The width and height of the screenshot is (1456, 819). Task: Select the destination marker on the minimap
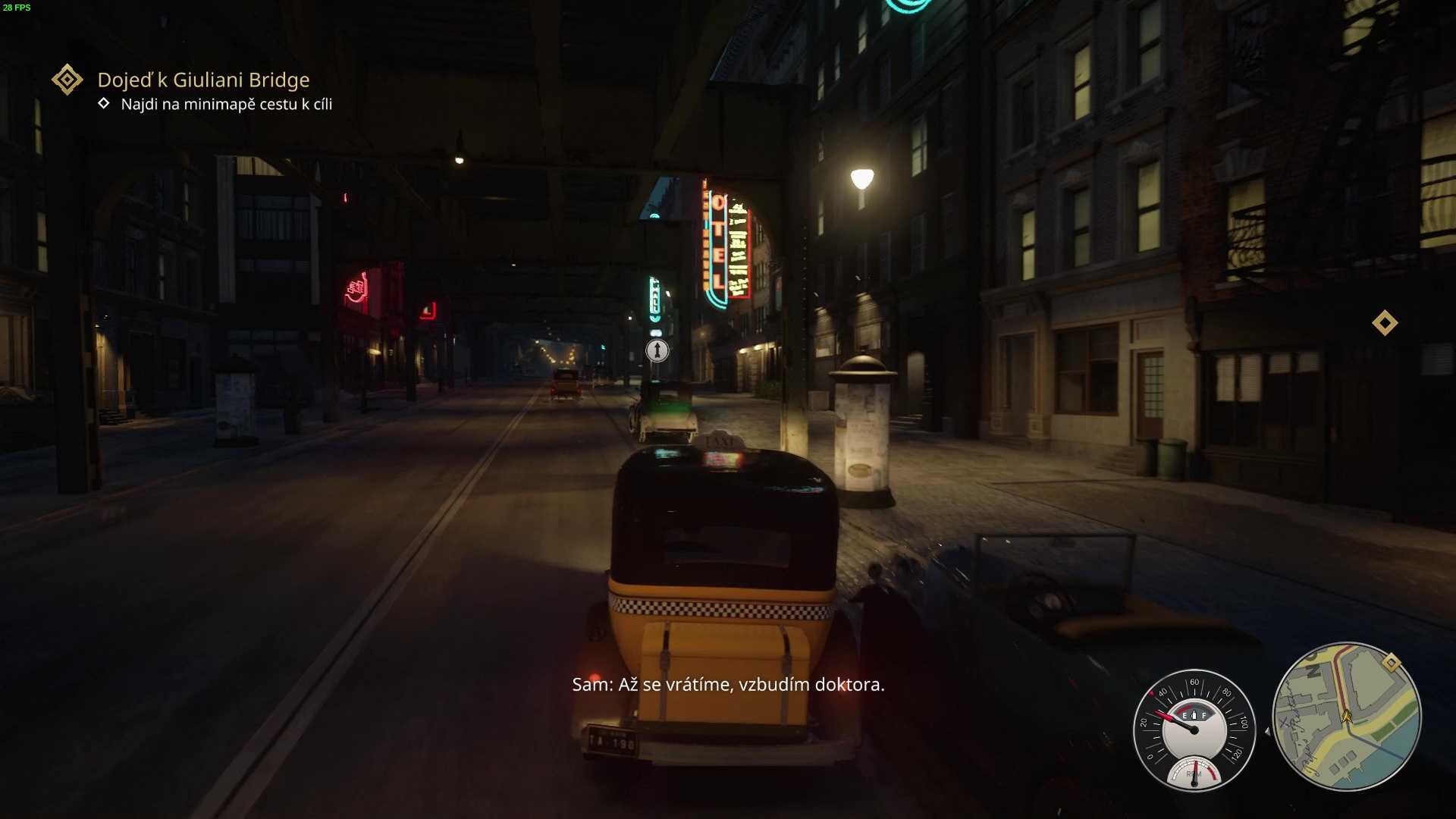click(x=1391, y=663)
